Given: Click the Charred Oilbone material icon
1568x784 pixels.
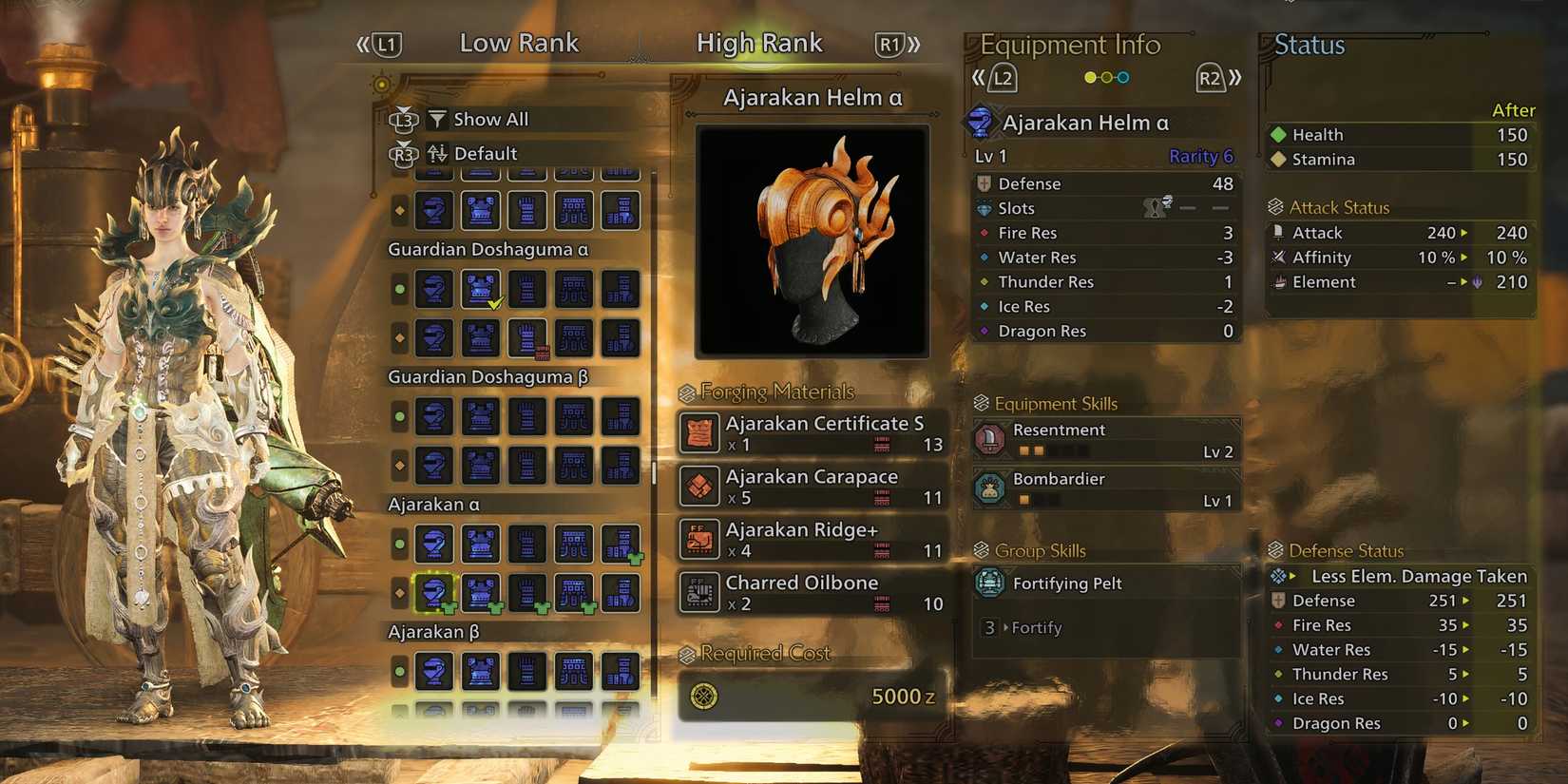Looking at the screenshot, I should point(698,592).
